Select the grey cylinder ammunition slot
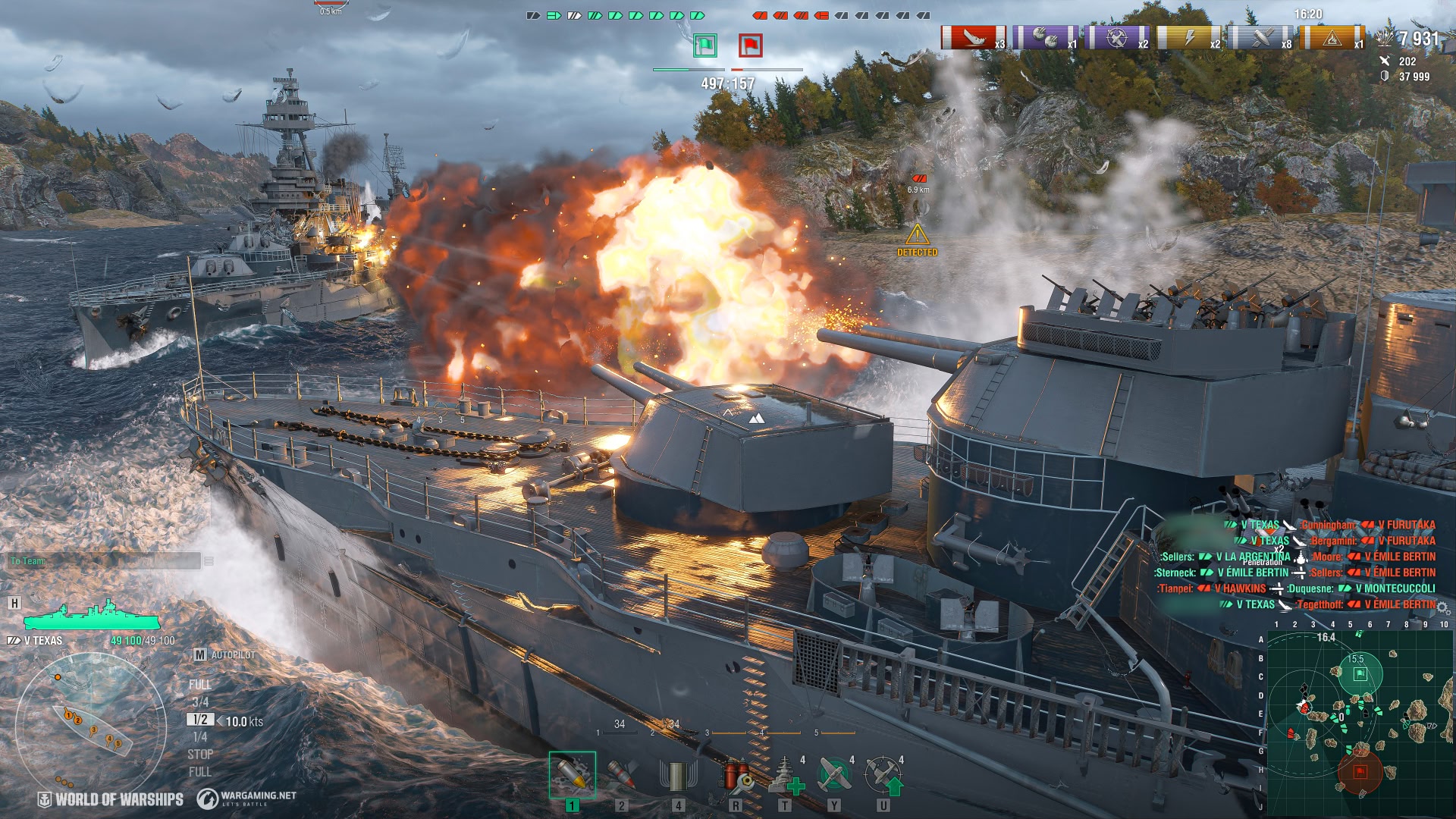 678,775
